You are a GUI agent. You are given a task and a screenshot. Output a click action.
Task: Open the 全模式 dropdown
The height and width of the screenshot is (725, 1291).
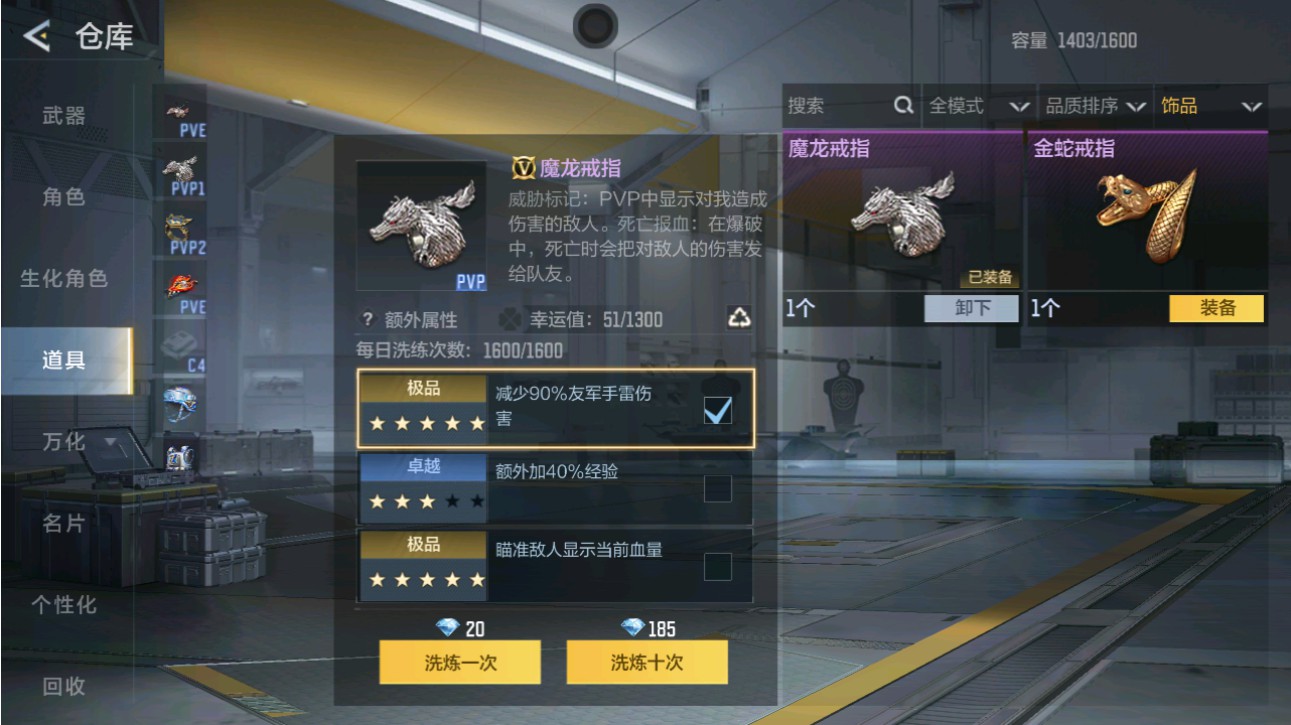point(975,106)
